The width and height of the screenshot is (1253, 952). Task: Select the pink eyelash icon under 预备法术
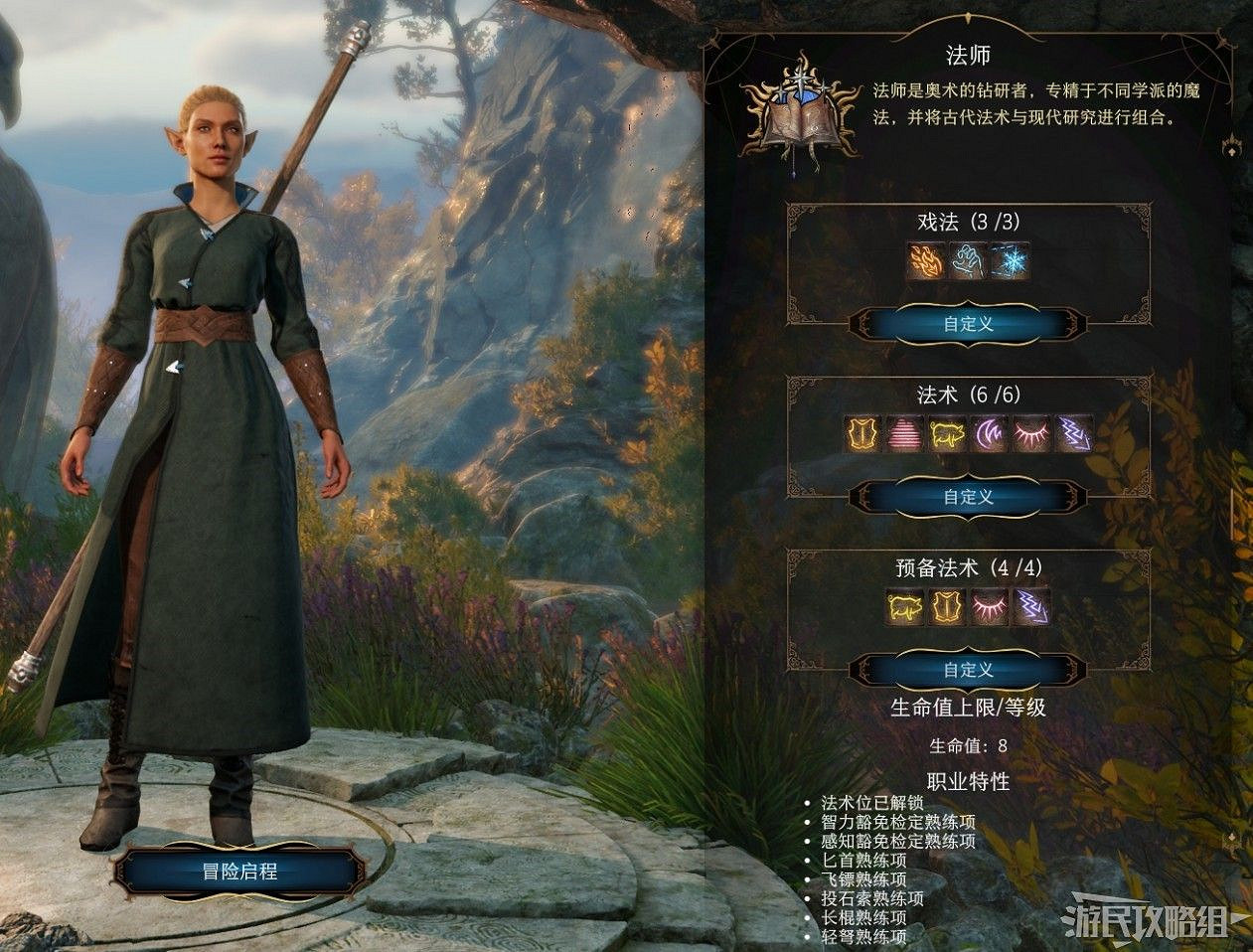point(989,607)
